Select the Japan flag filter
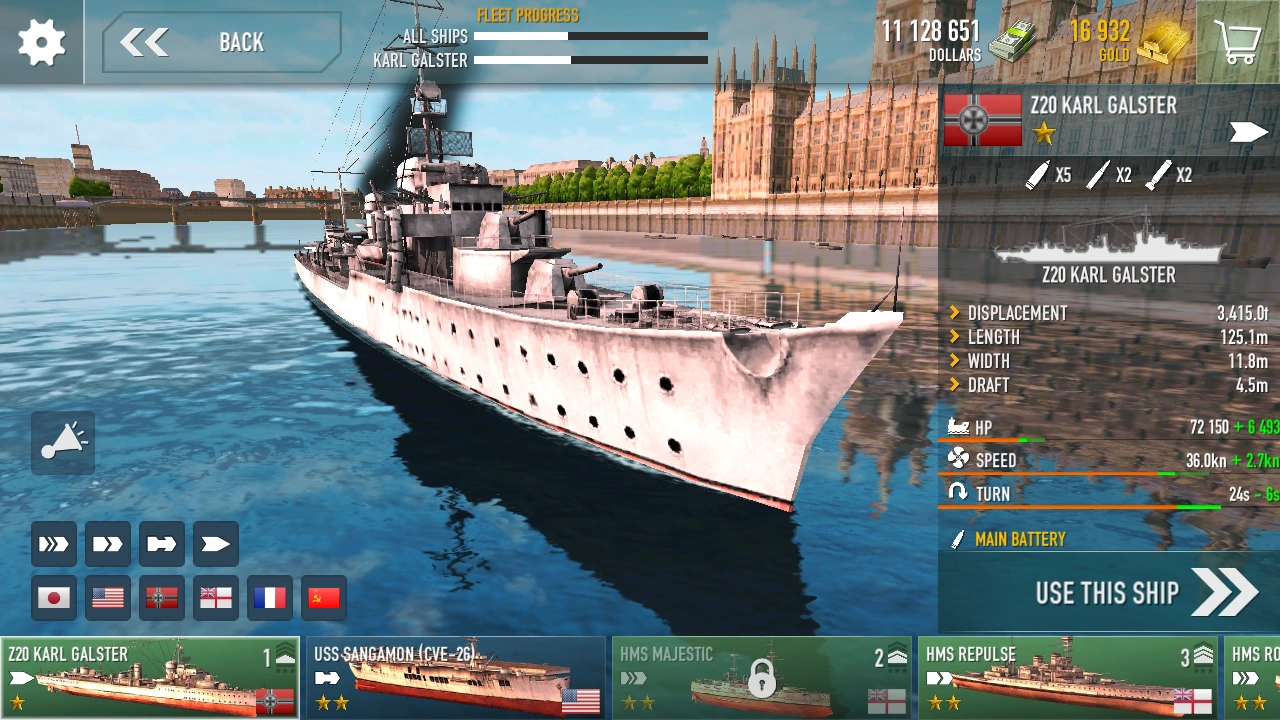 (x=53, y=597)
